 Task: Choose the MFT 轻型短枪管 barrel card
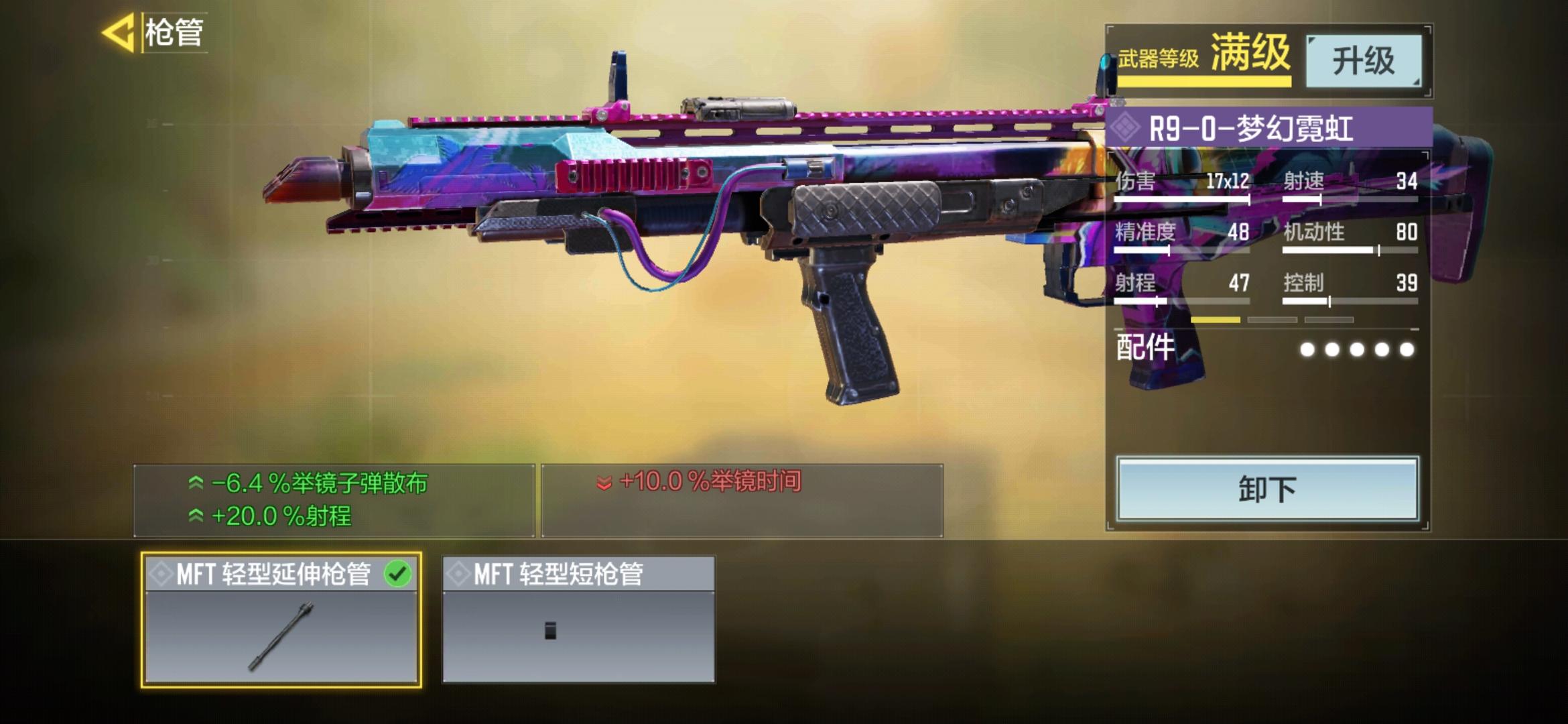click(578, 619)
